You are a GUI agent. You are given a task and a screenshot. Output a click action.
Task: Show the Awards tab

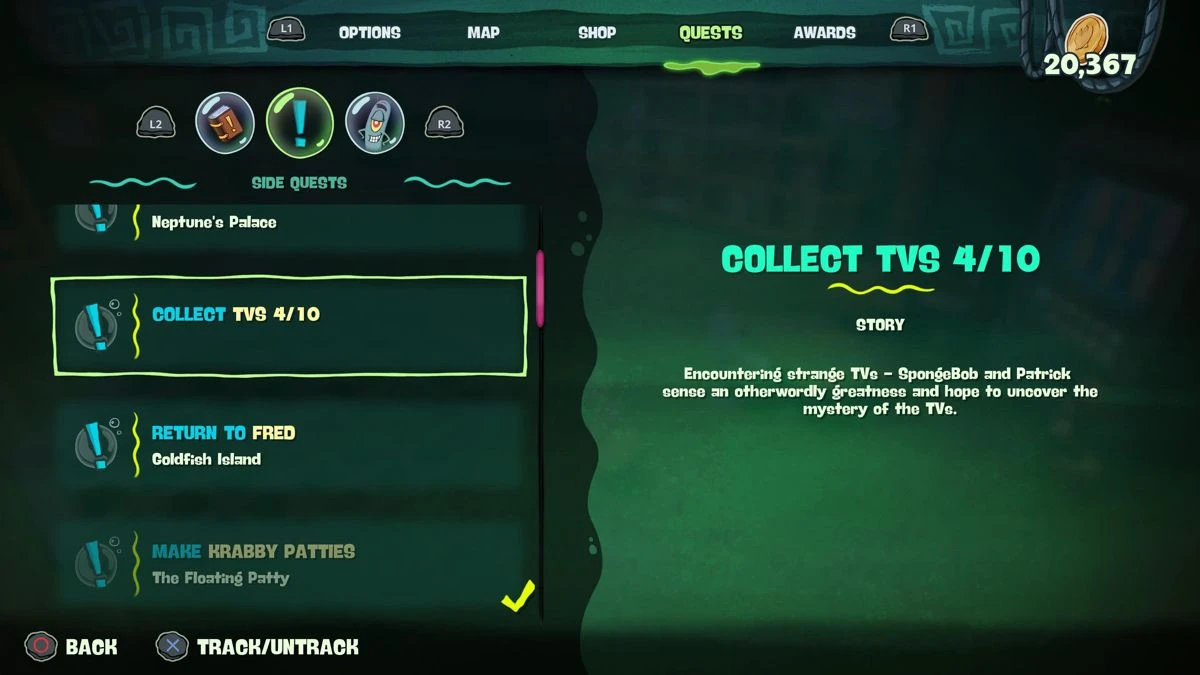824,33
